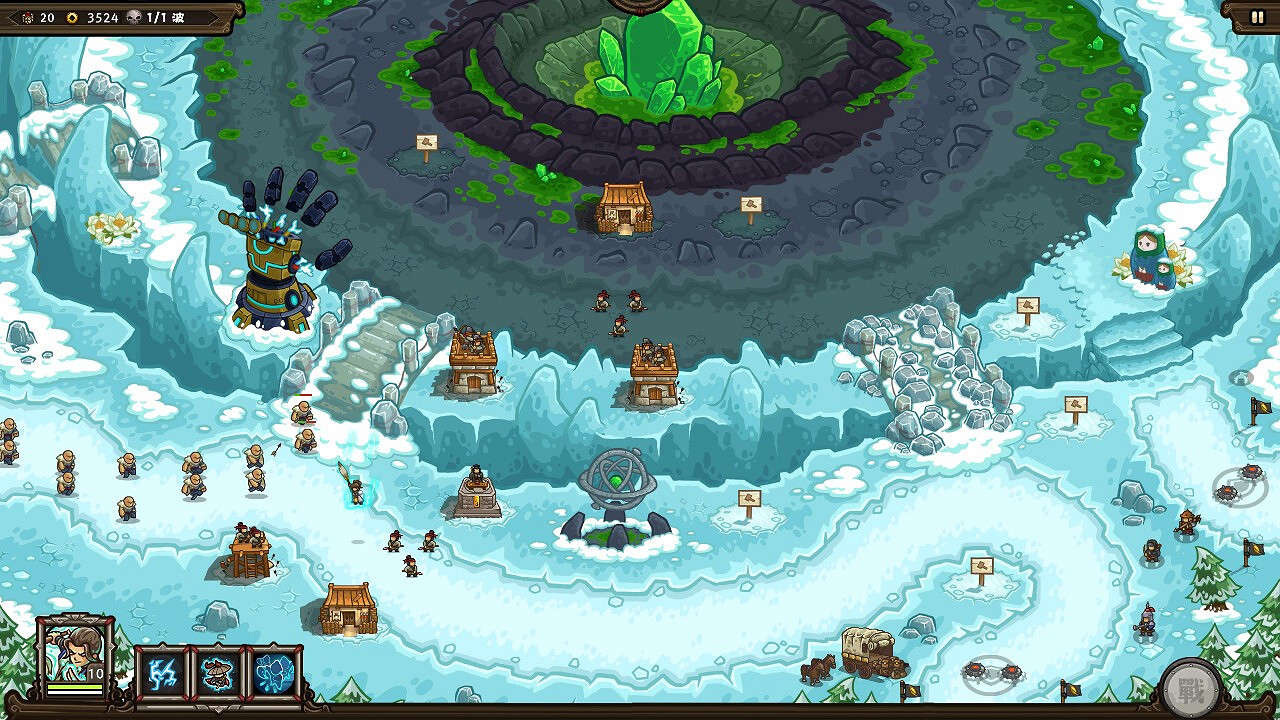This screenshot has height=720, width=1280.
Task: Pause the game with the top-right button
Action: pyautogui.click(x=1257, y=16)
